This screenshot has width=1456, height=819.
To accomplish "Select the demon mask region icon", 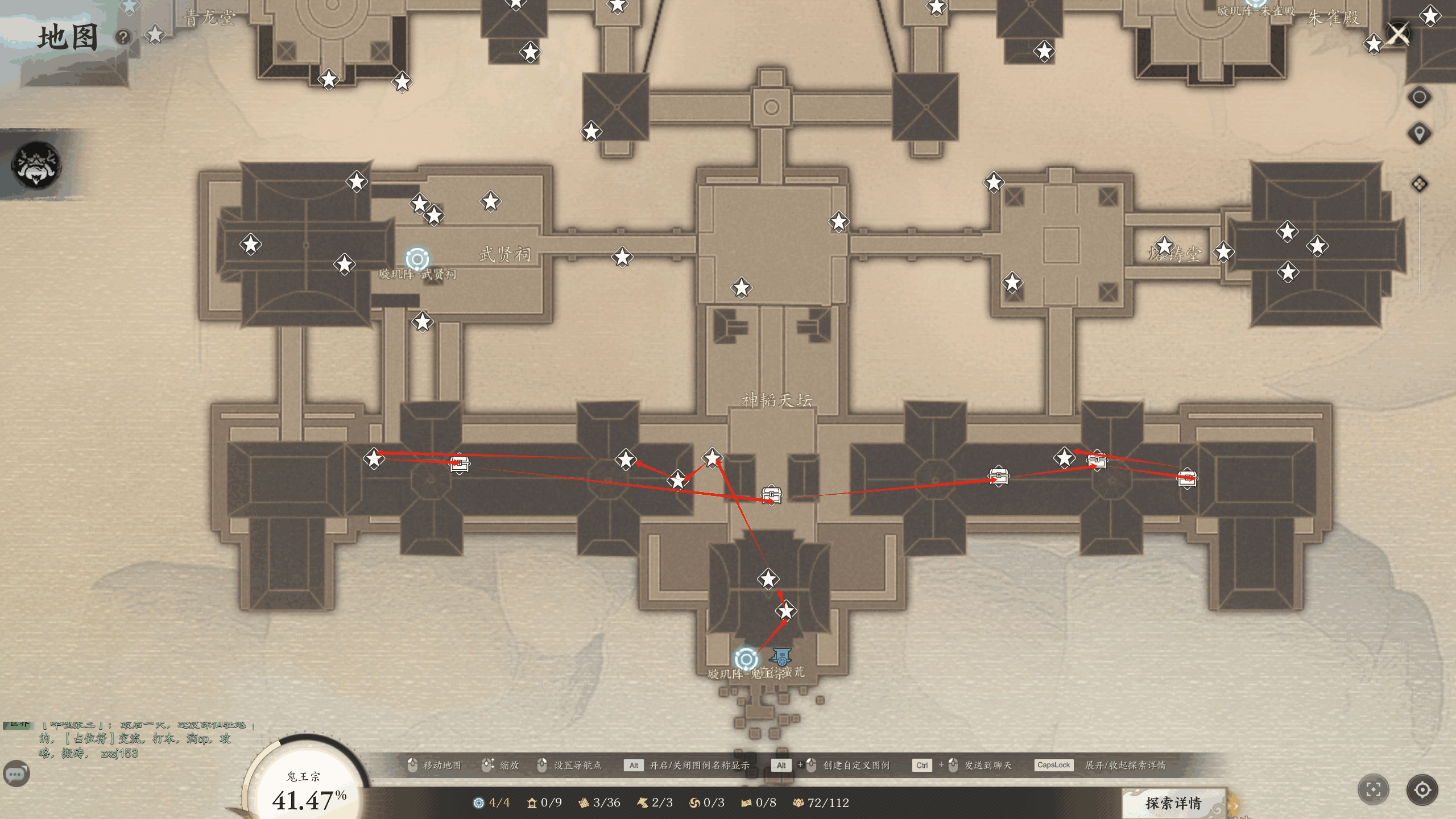I will pos(36,165).
